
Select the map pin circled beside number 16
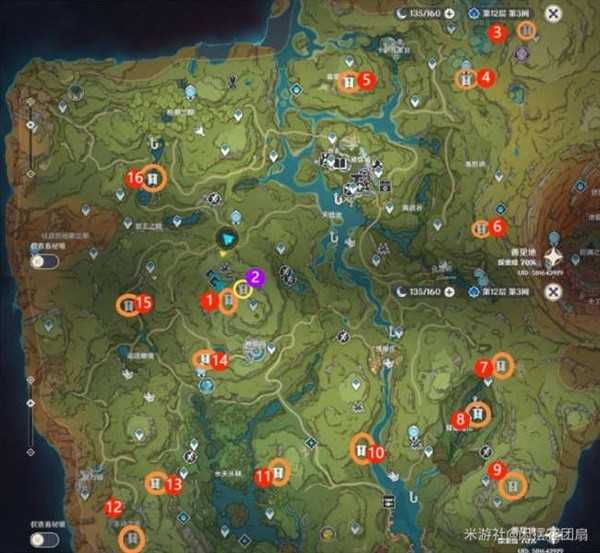[x=153, y=178]
